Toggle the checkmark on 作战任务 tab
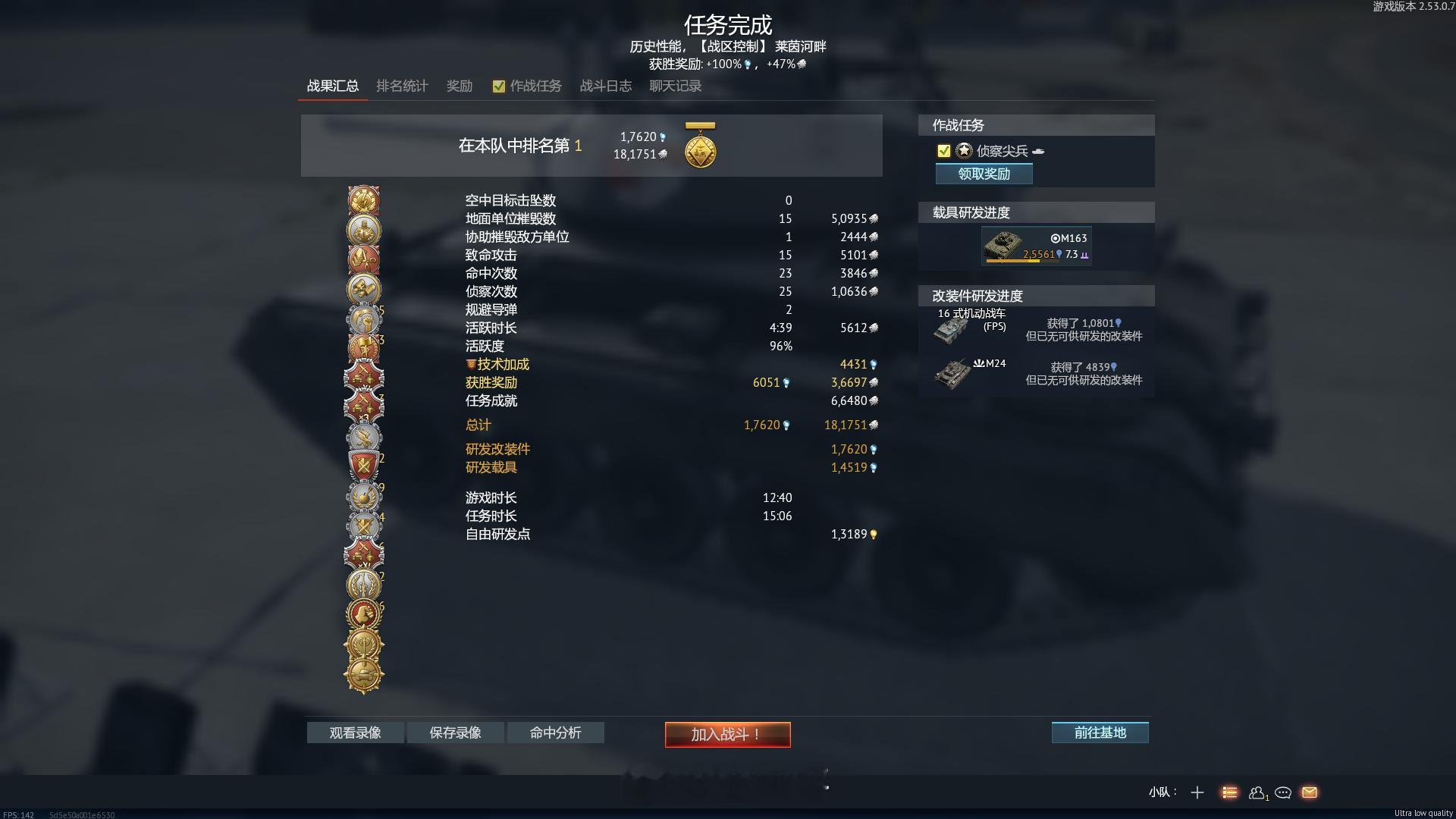Viewport: 1456px width, 819px height. (499, 86)
